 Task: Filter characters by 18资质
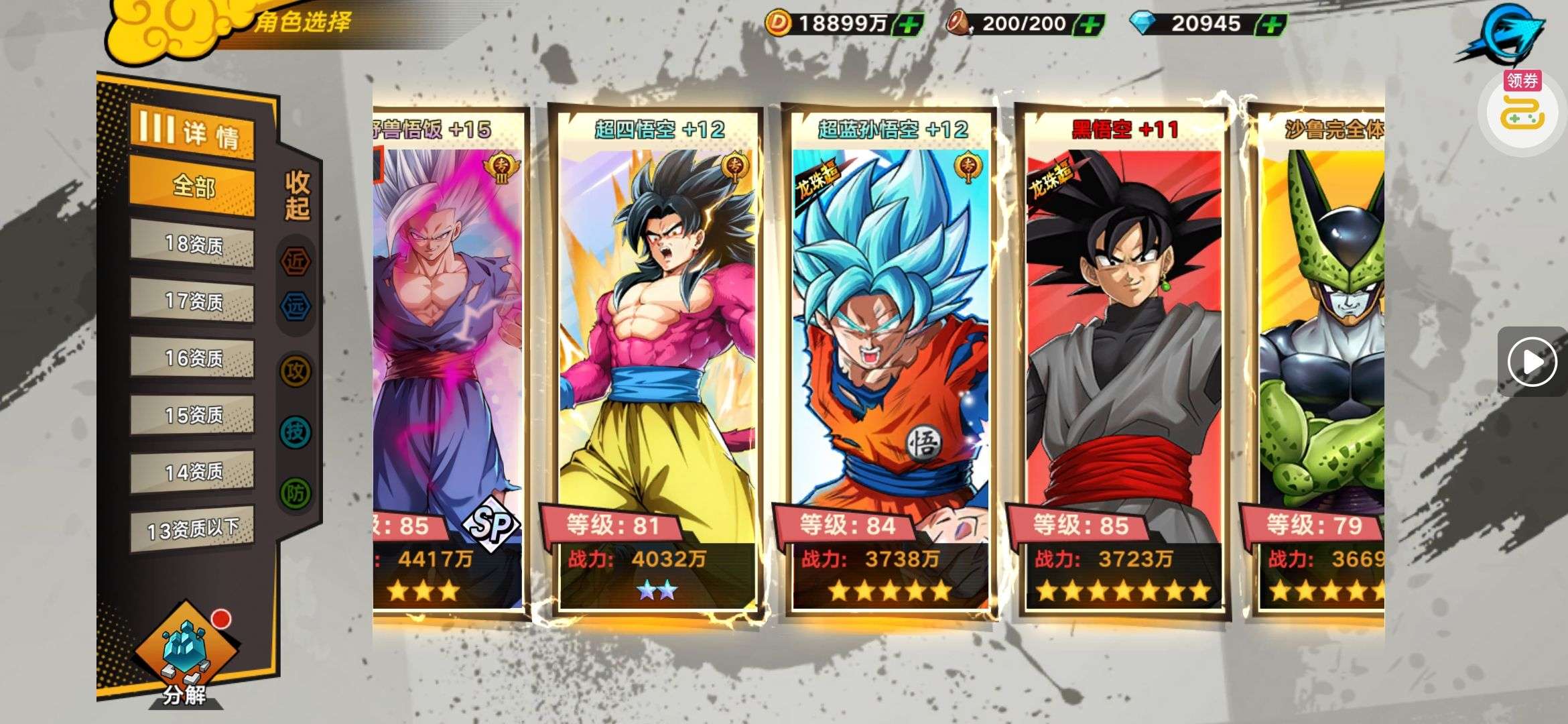tap(192, 245)
